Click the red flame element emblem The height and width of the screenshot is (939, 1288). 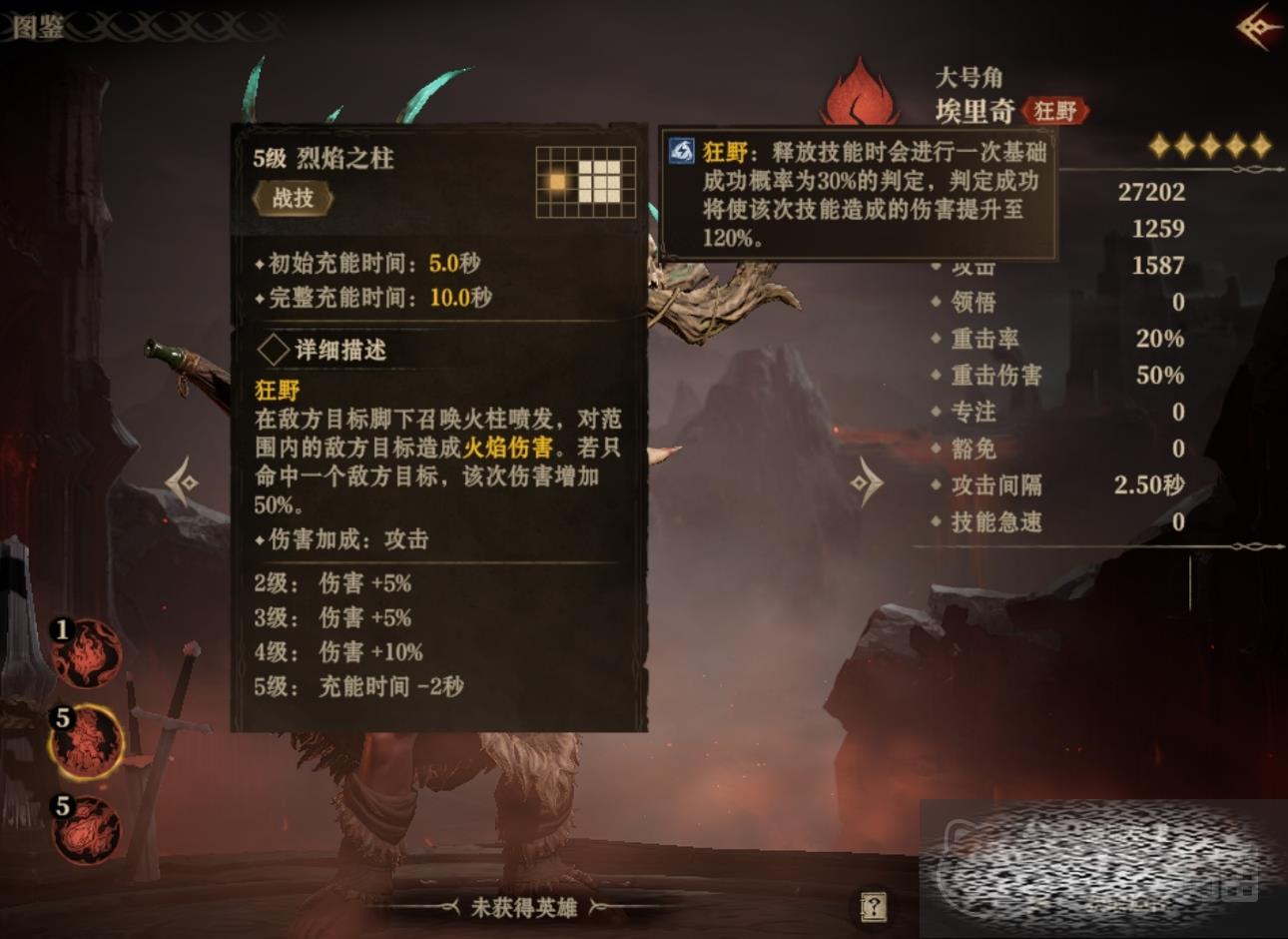[x=860, y=92]
